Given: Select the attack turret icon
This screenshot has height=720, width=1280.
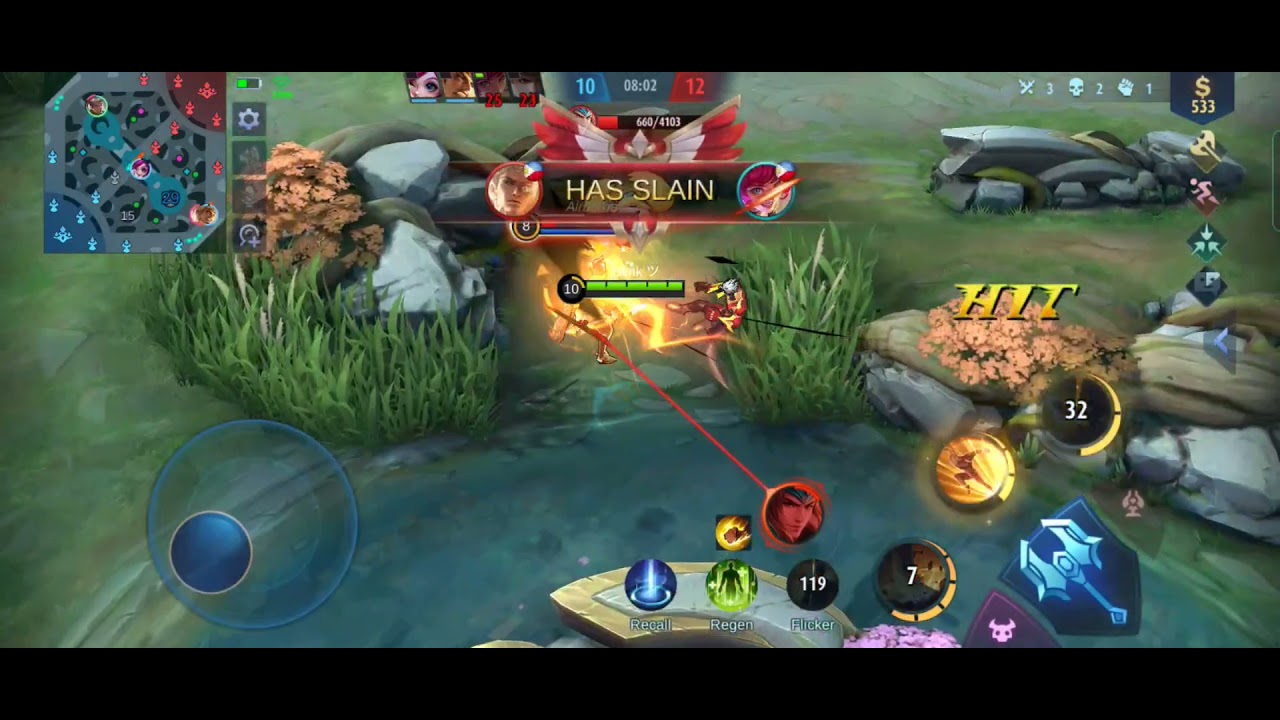Looking at the screenshot, I should pos(1132,503).
